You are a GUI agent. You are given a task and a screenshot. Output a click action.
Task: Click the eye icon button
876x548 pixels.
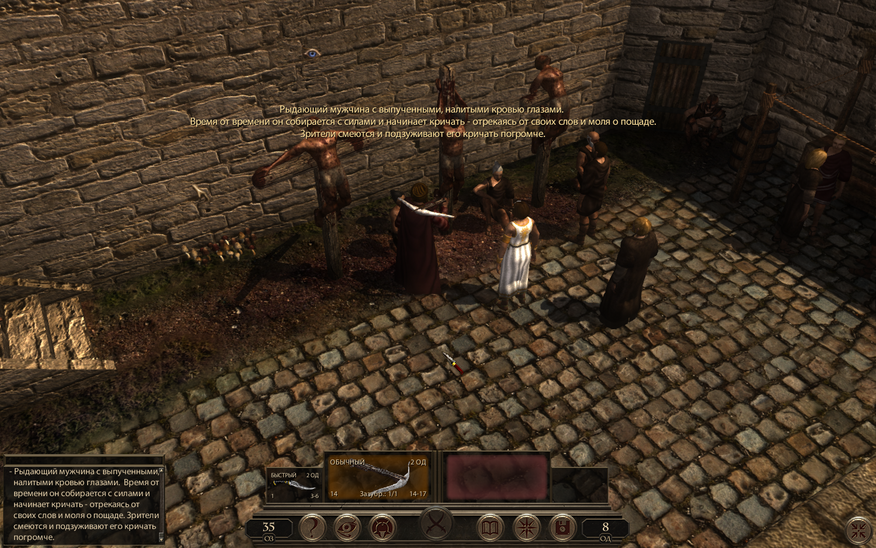tap(347, 526)
